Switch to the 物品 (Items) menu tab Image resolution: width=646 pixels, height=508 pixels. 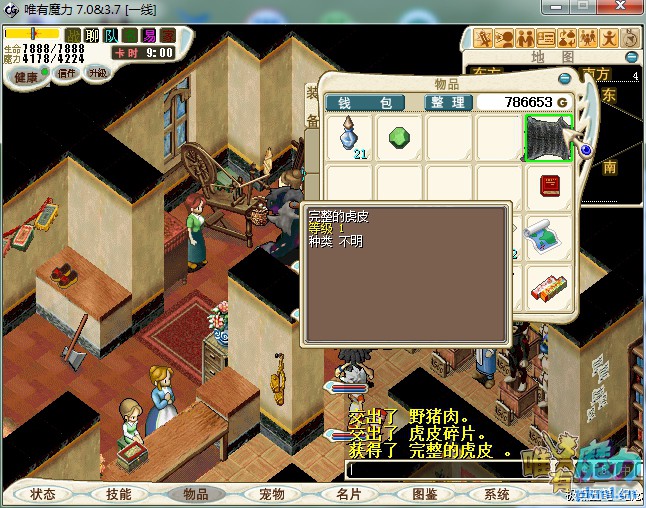pyautogui.click(x=195, y=494)
